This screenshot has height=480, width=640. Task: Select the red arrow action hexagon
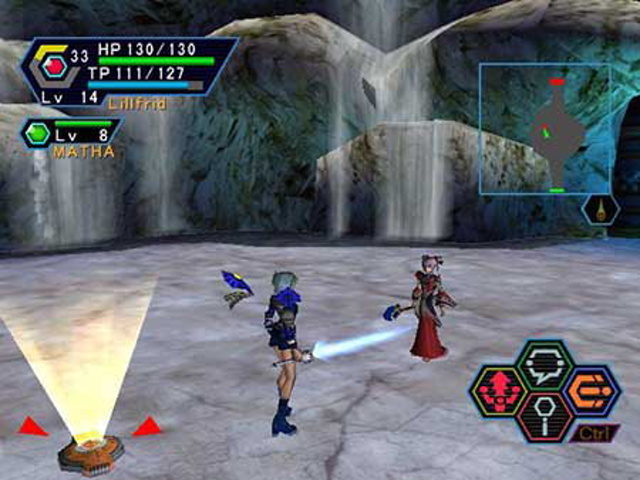click(x=499, y=391)
